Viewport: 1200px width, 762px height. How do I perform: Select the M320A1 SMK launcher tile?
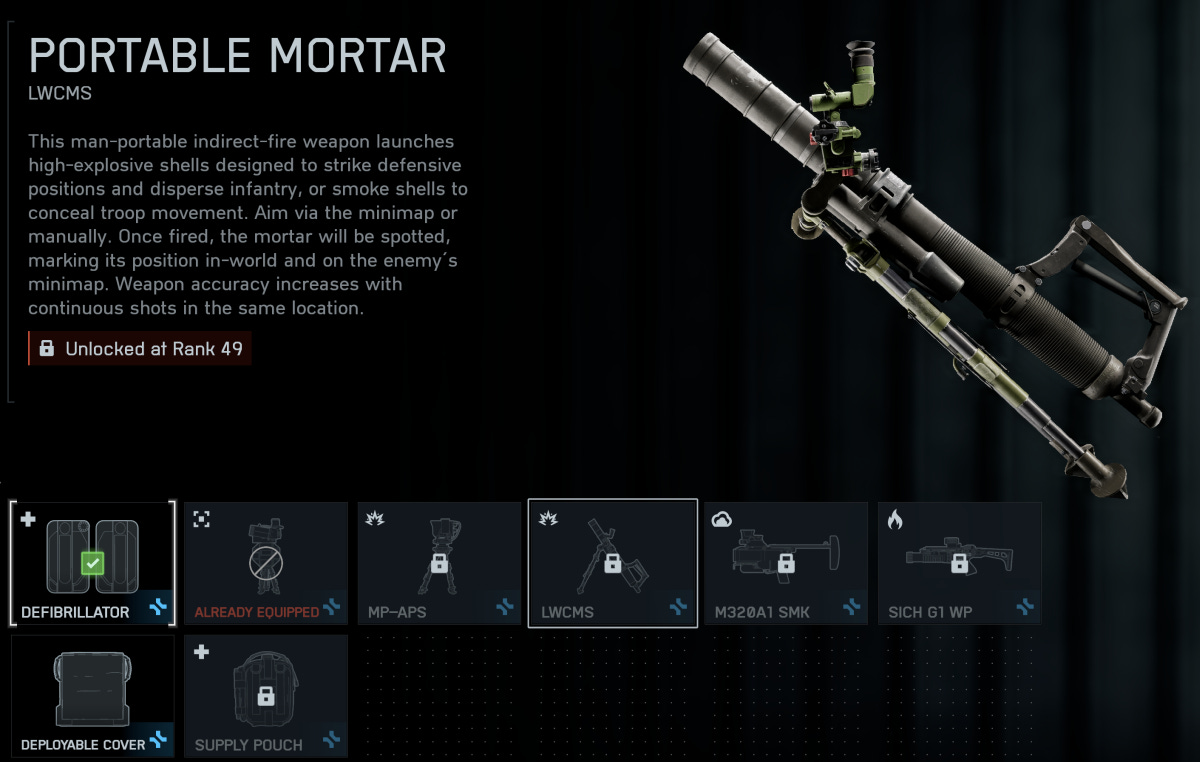click(786, 563)
